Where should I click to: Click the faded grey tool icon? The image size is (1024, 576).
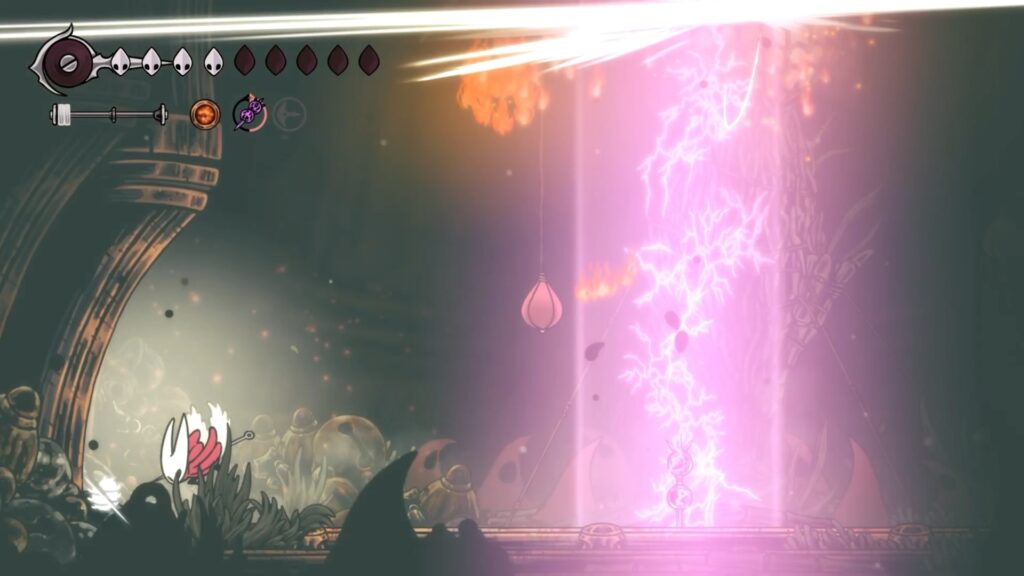(289, 114)
